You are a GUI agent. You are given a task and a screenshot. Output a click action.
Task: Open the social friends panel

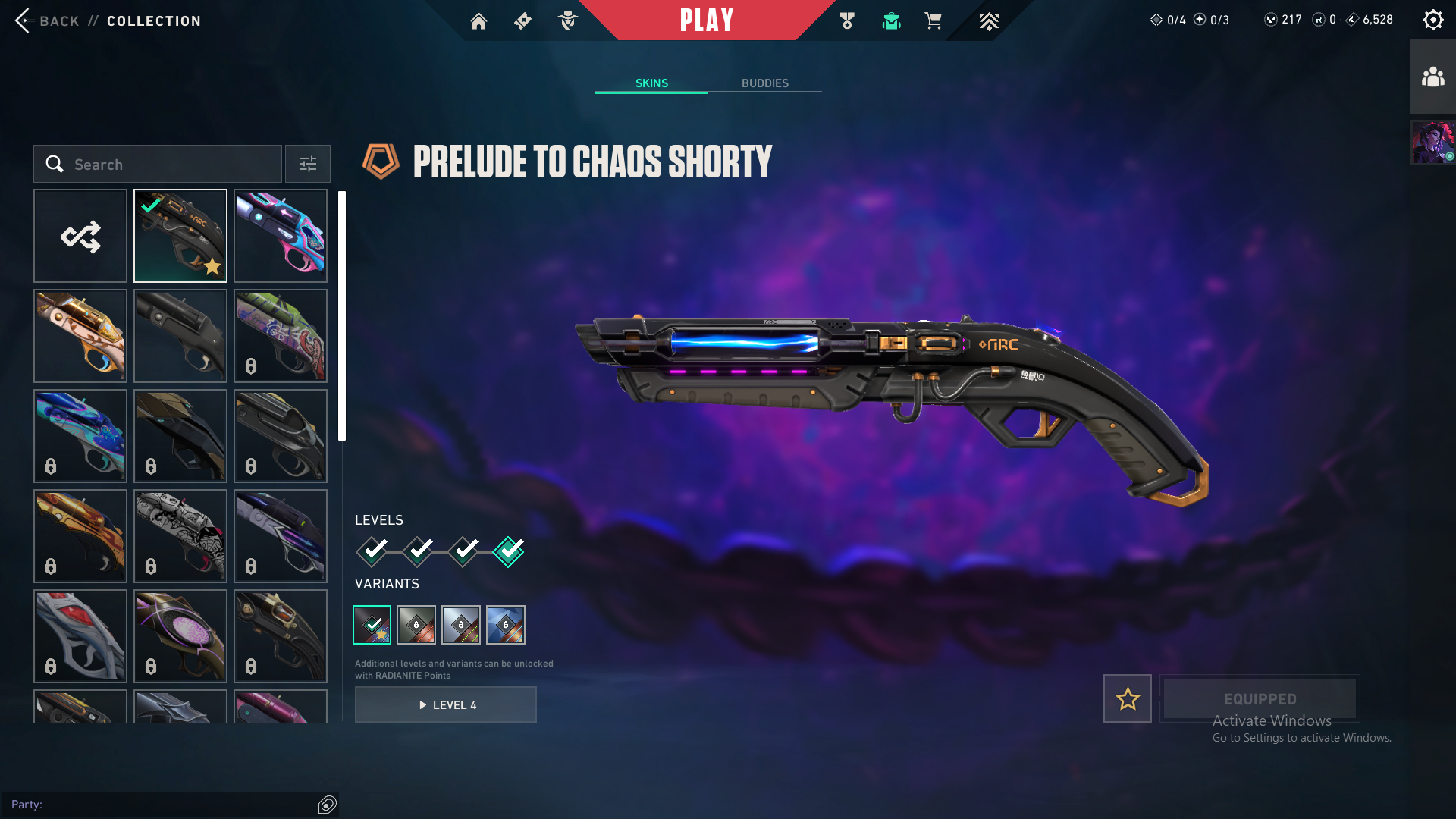click(1432, 77)
